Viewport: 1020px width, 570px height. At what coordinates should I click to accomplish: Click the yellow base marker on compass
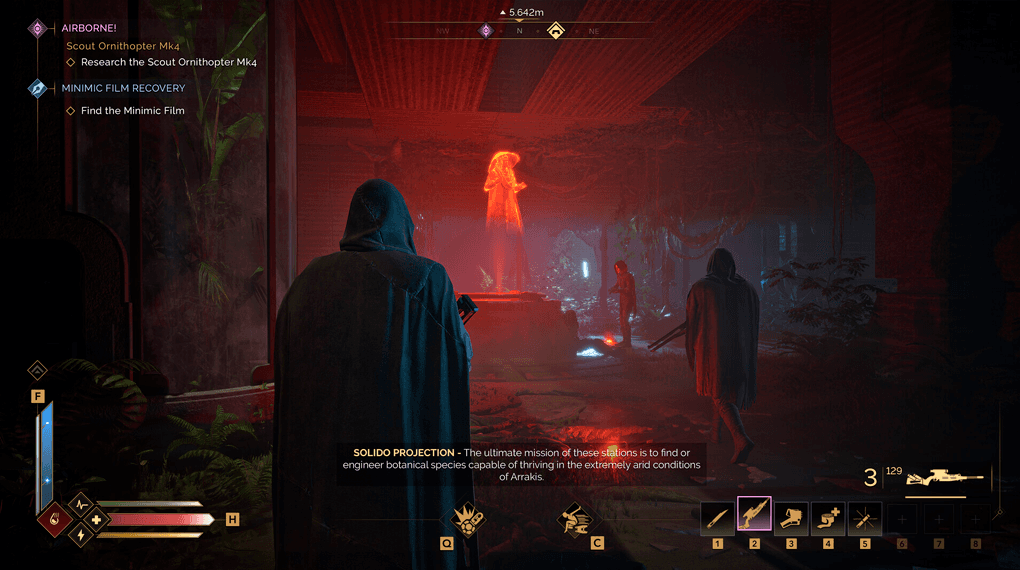click(555, 31)
